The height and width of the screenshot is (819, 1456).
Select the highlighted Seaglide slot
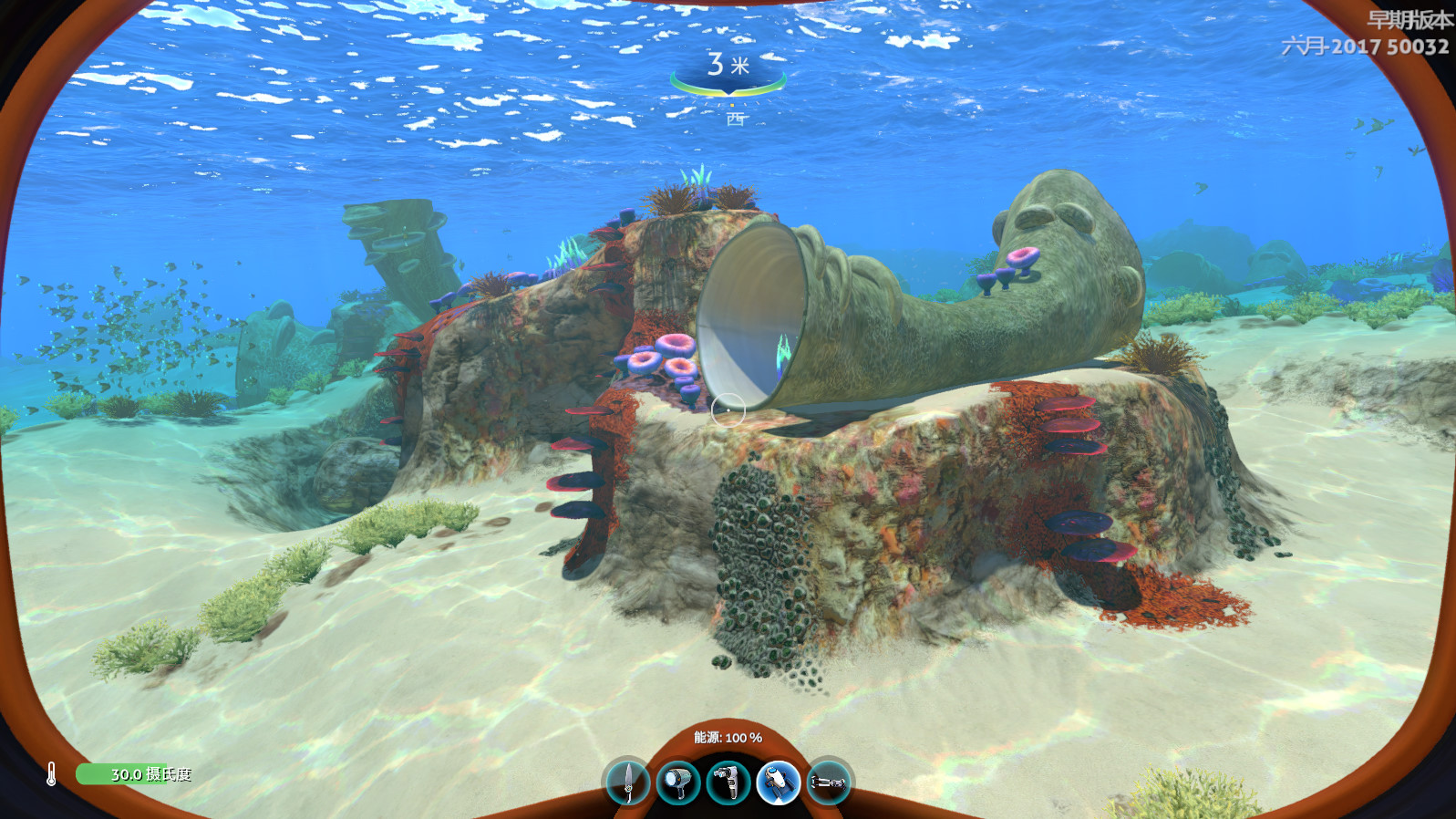[778, 782]
